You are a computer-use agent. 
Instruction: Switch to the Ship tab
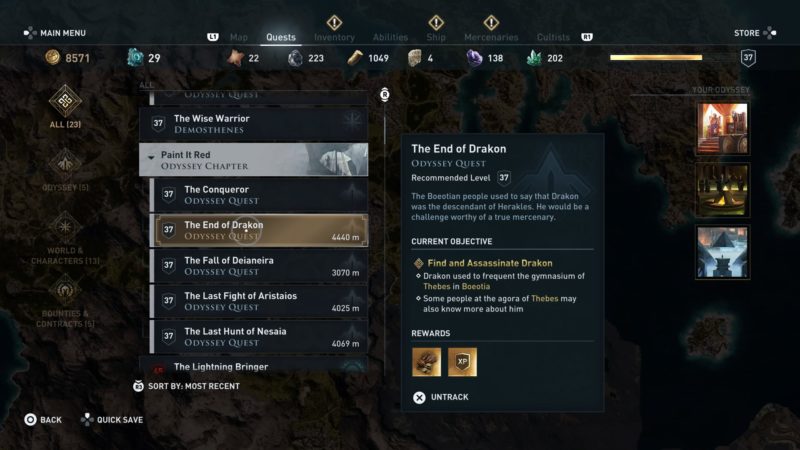pos(436,38)
